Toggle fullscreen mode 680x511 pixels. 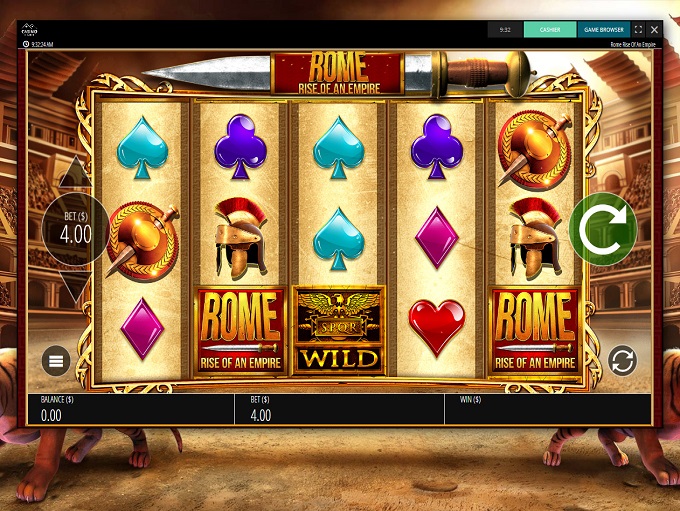[638, 30]
